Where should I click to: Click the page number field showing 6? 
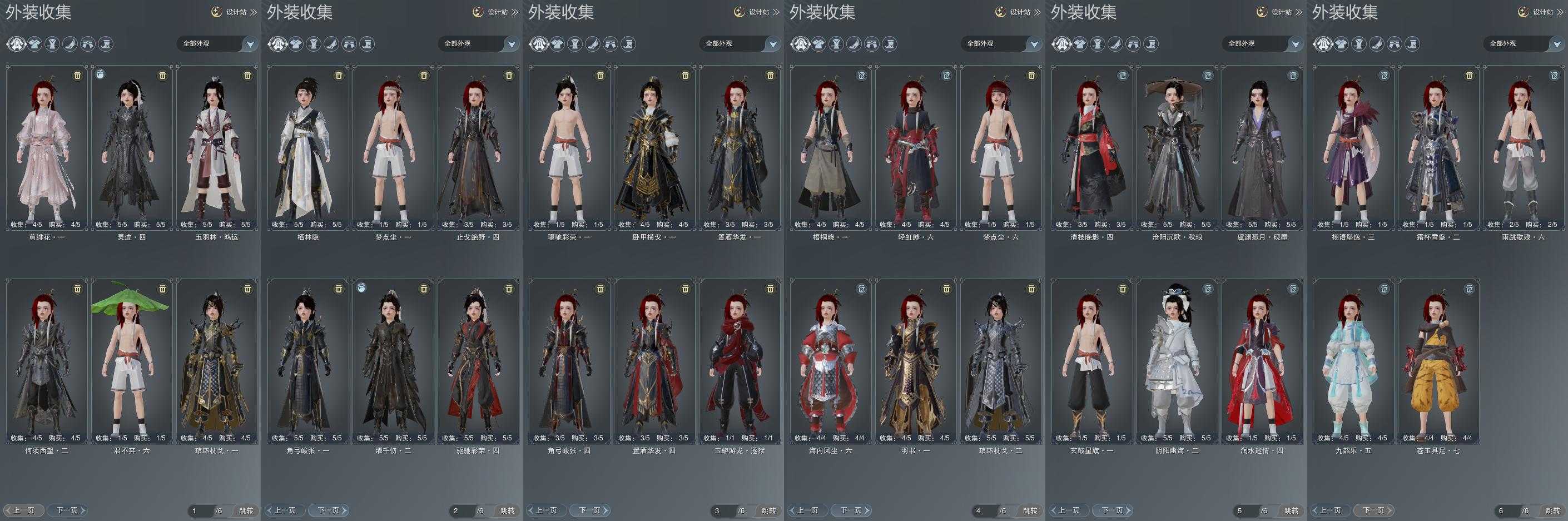coord(1506,510)
